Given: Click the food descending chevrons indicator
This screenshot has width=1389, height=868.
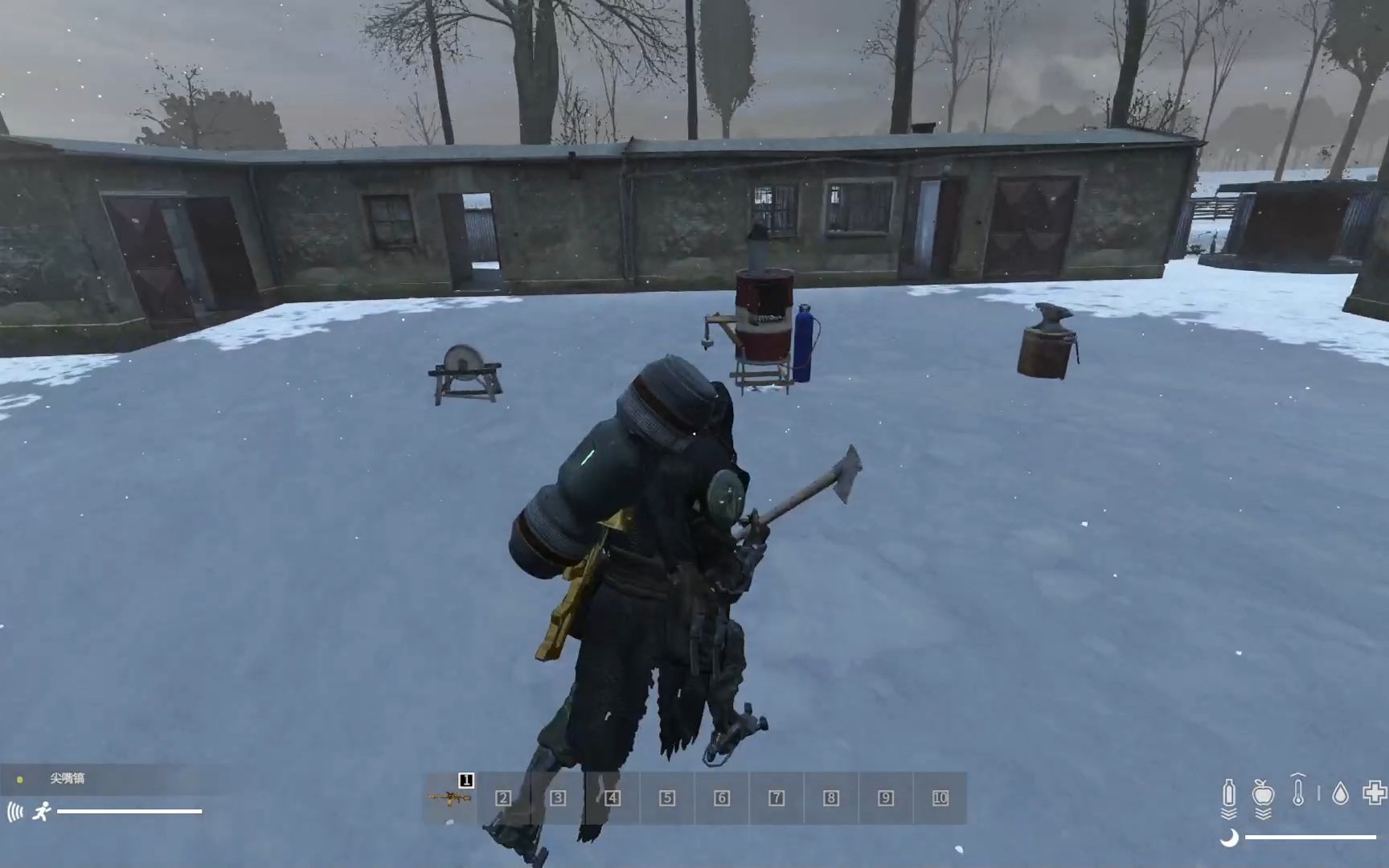Looking at the screenshot, I should 1263,813.
